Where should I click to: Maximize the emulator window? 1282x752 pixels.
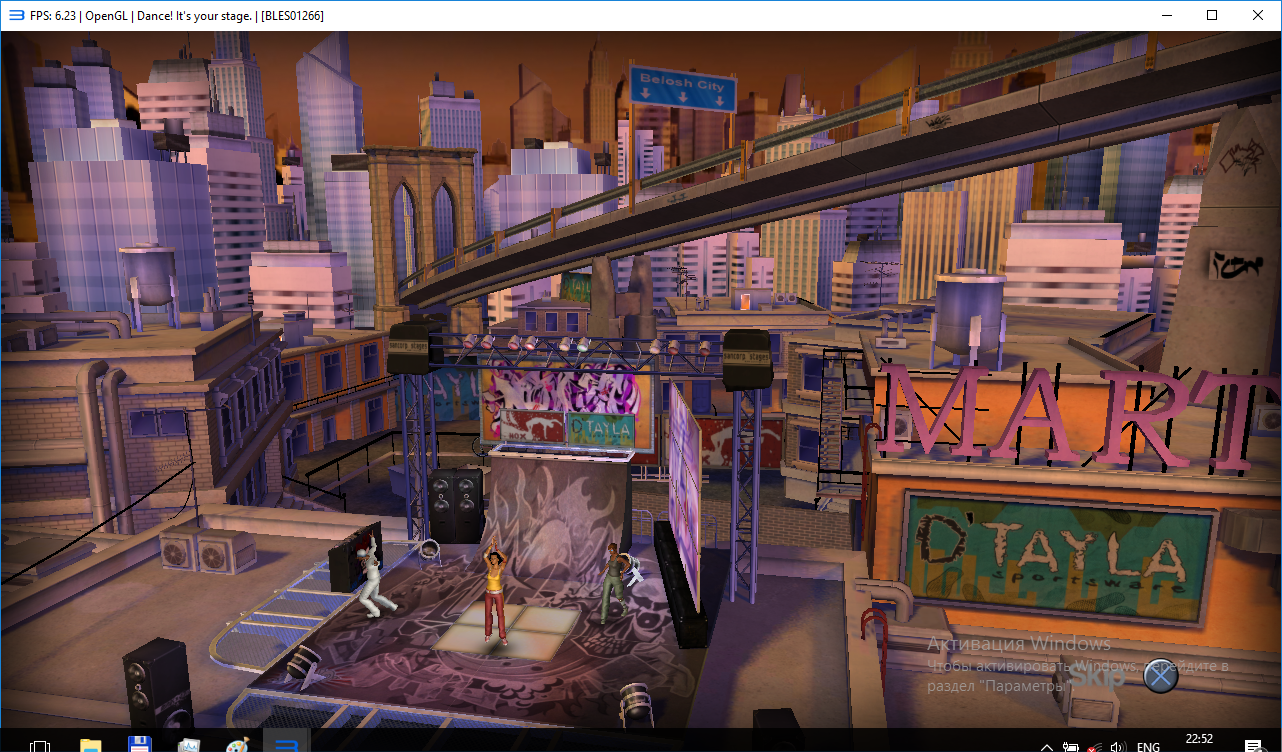click(x=1212, y=15)
